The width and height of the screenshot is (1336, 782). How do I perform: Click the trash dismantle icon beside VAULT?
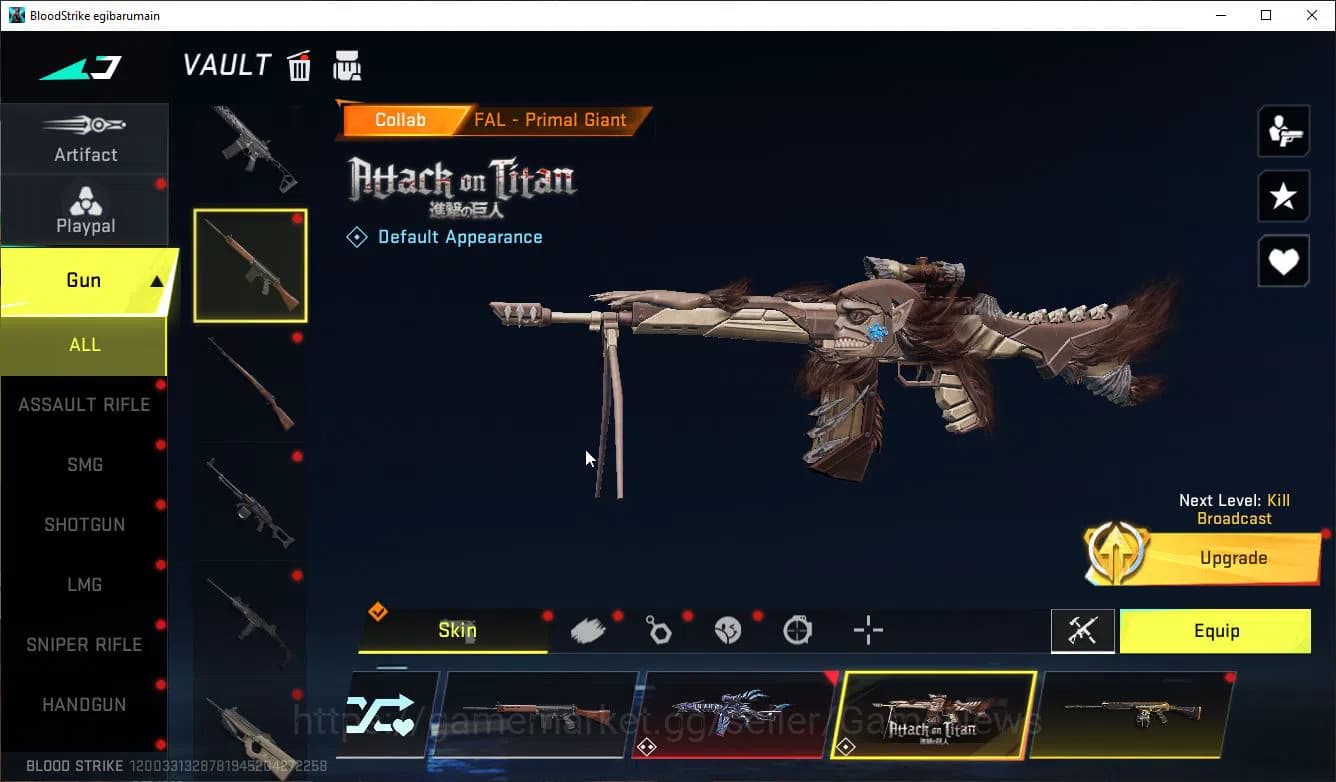[299, 65]
